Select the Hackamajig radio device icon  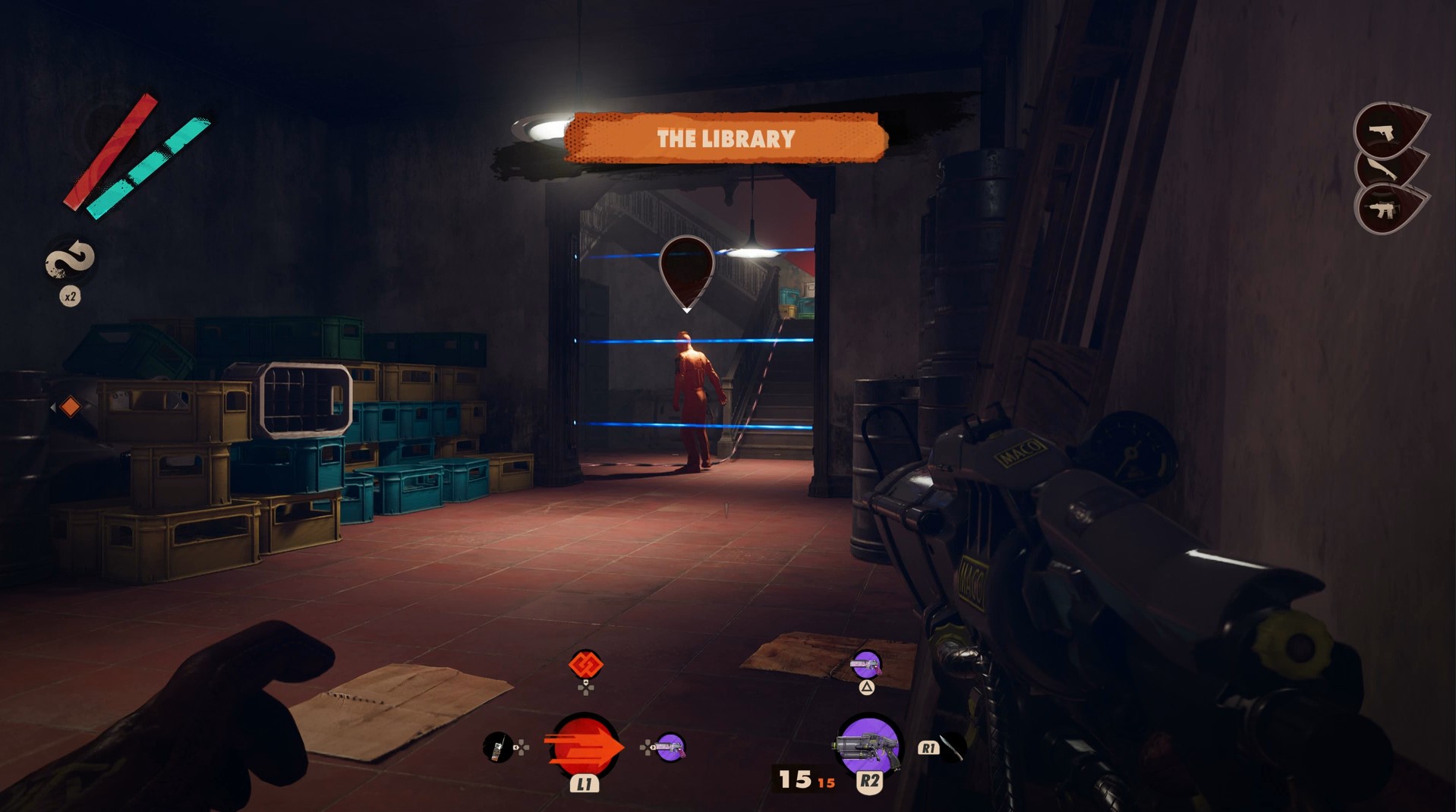pyautogui.click(x=498, y=747)
